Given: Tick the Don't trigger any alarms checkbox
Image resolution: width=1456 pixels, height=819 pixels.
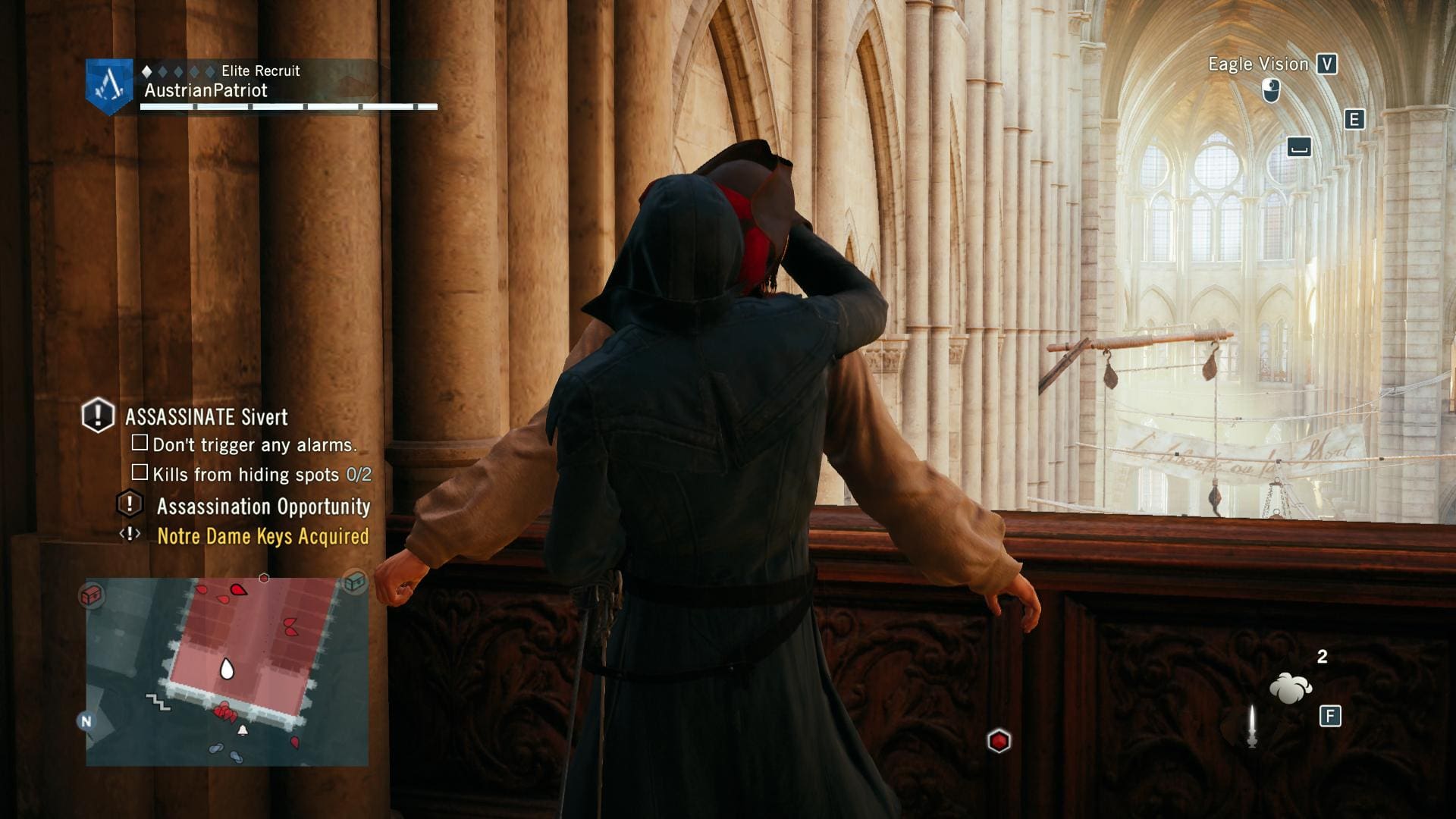Looking at the screenshot, I should 140,443.
